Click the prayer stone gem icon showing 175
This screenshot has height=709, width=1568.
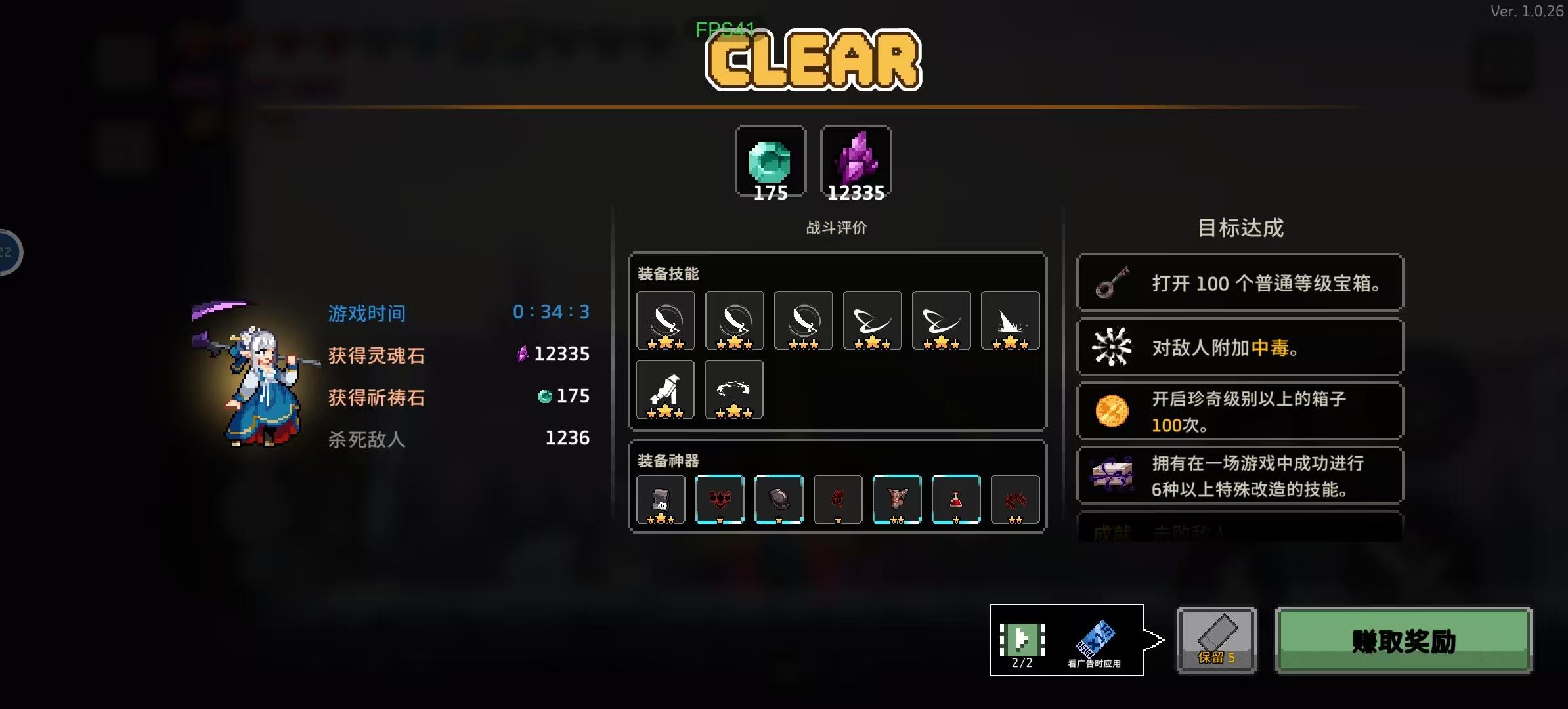click(x=770, y=161)
